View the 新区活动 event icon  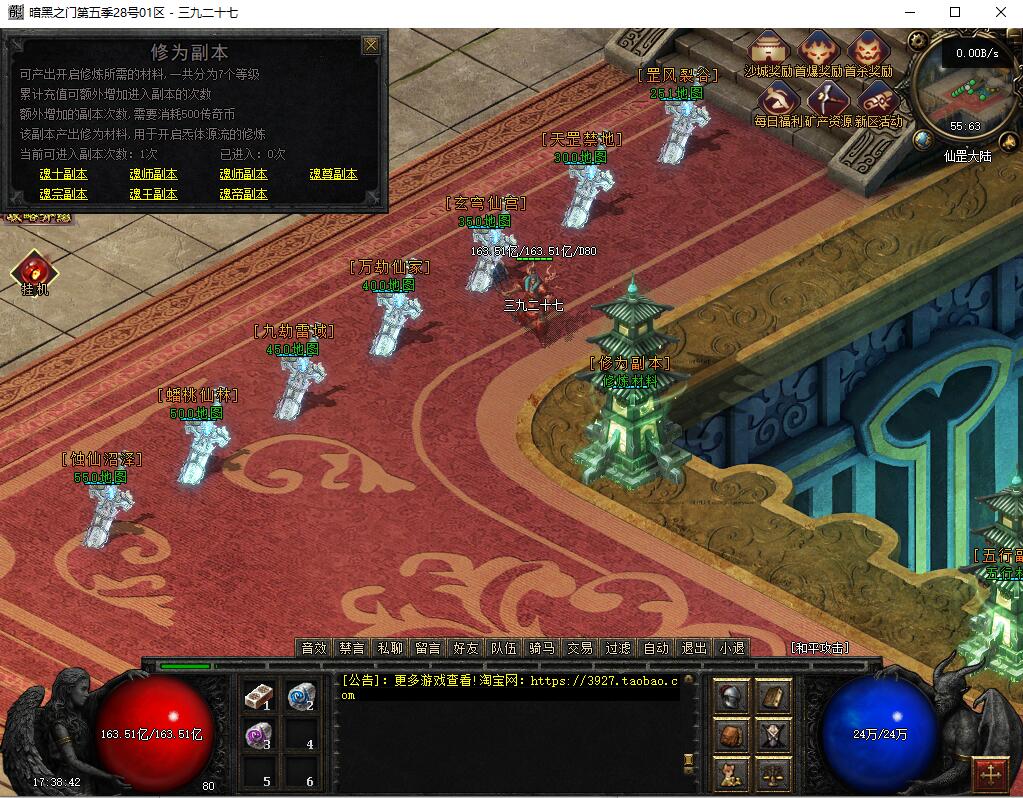tap(878, 101)
